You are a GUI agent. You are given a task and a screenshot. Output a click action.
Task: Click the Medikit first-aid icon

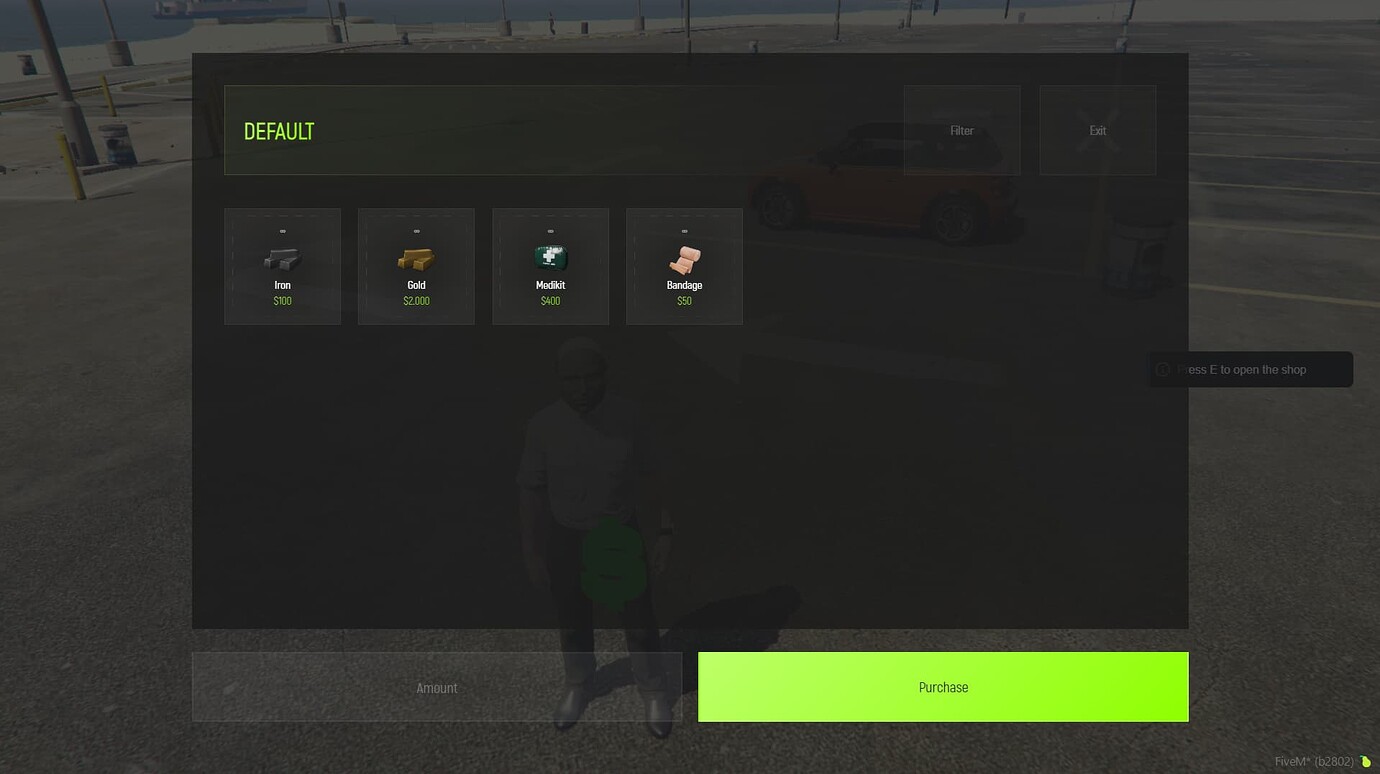[550, 257]
